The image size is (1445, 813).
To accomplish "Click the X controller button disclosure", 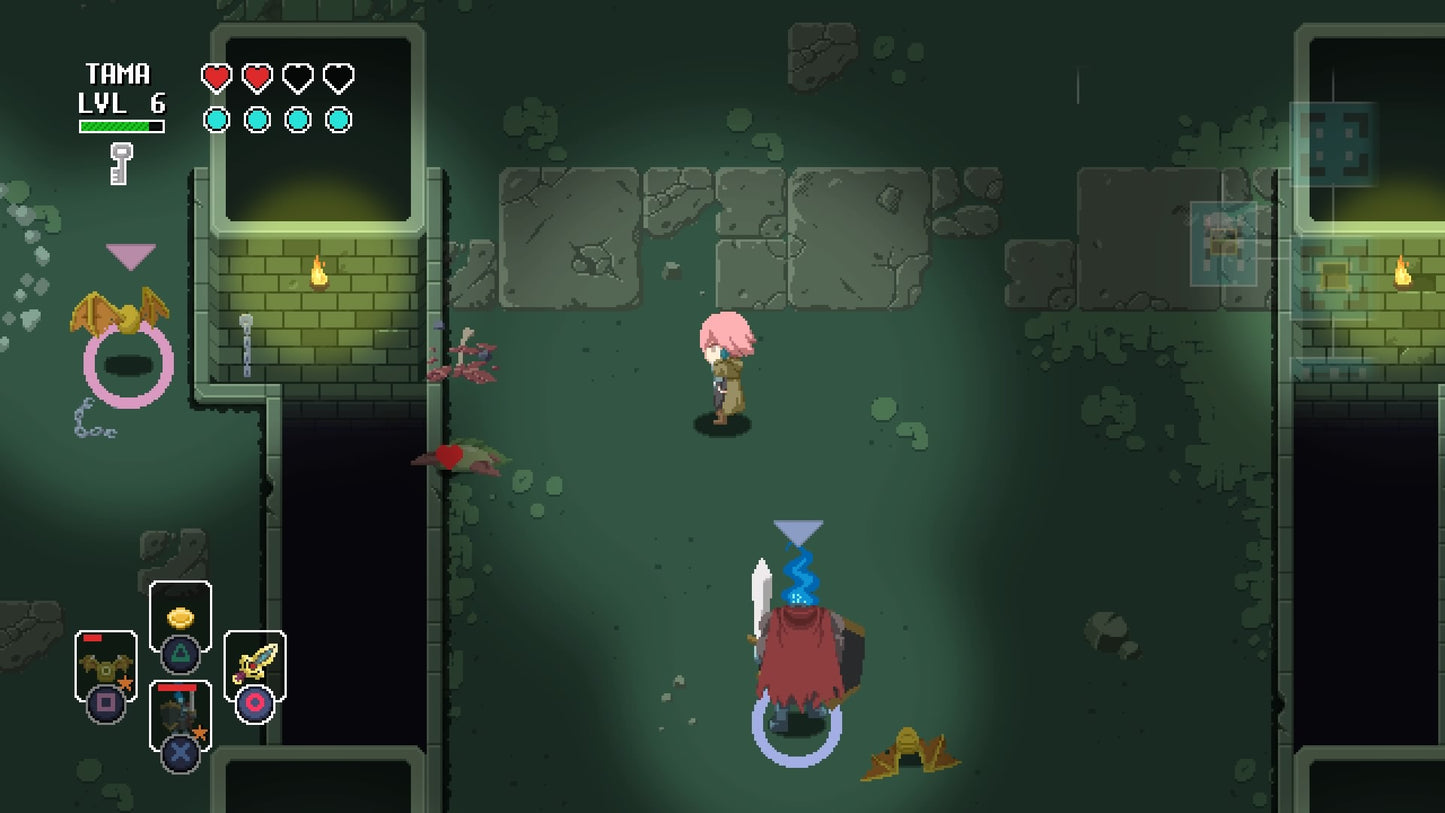I will tap(180, 752).
